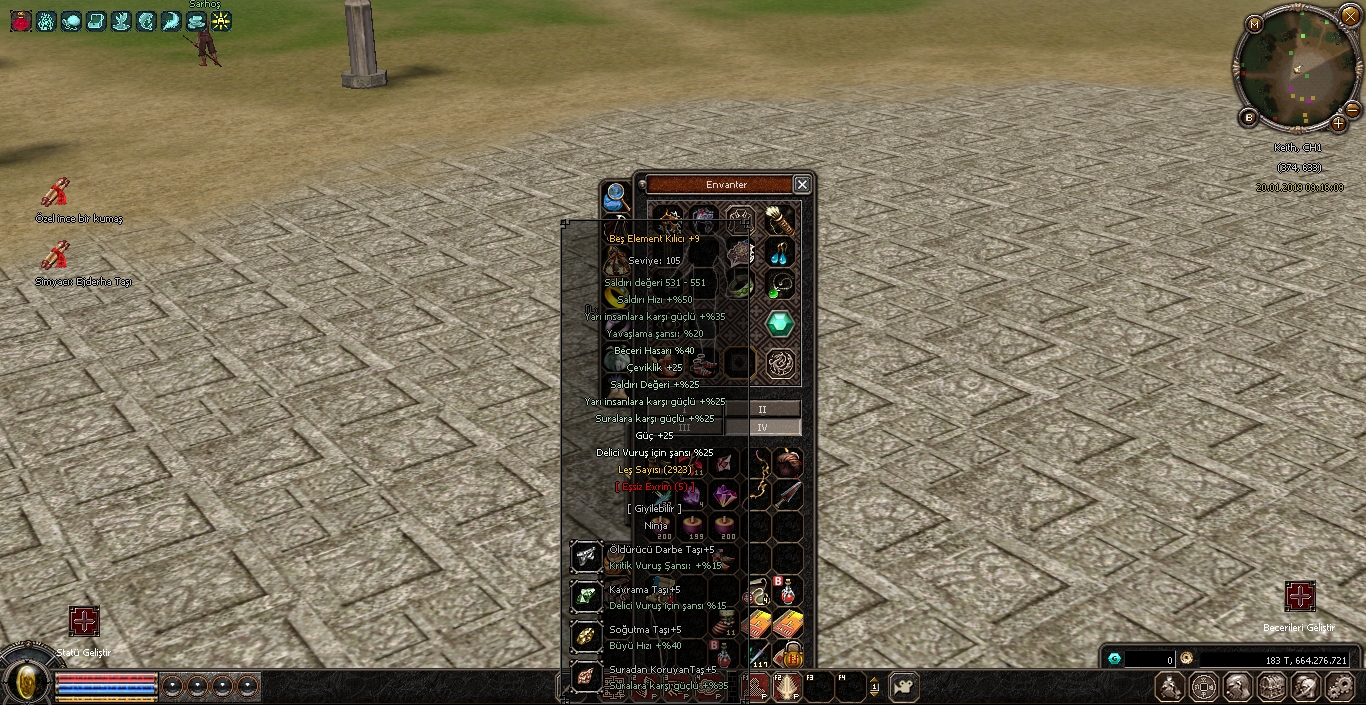Zoom in the minimap with plus button
This screenshot has height=705, width=1366.
point(1338,124)
